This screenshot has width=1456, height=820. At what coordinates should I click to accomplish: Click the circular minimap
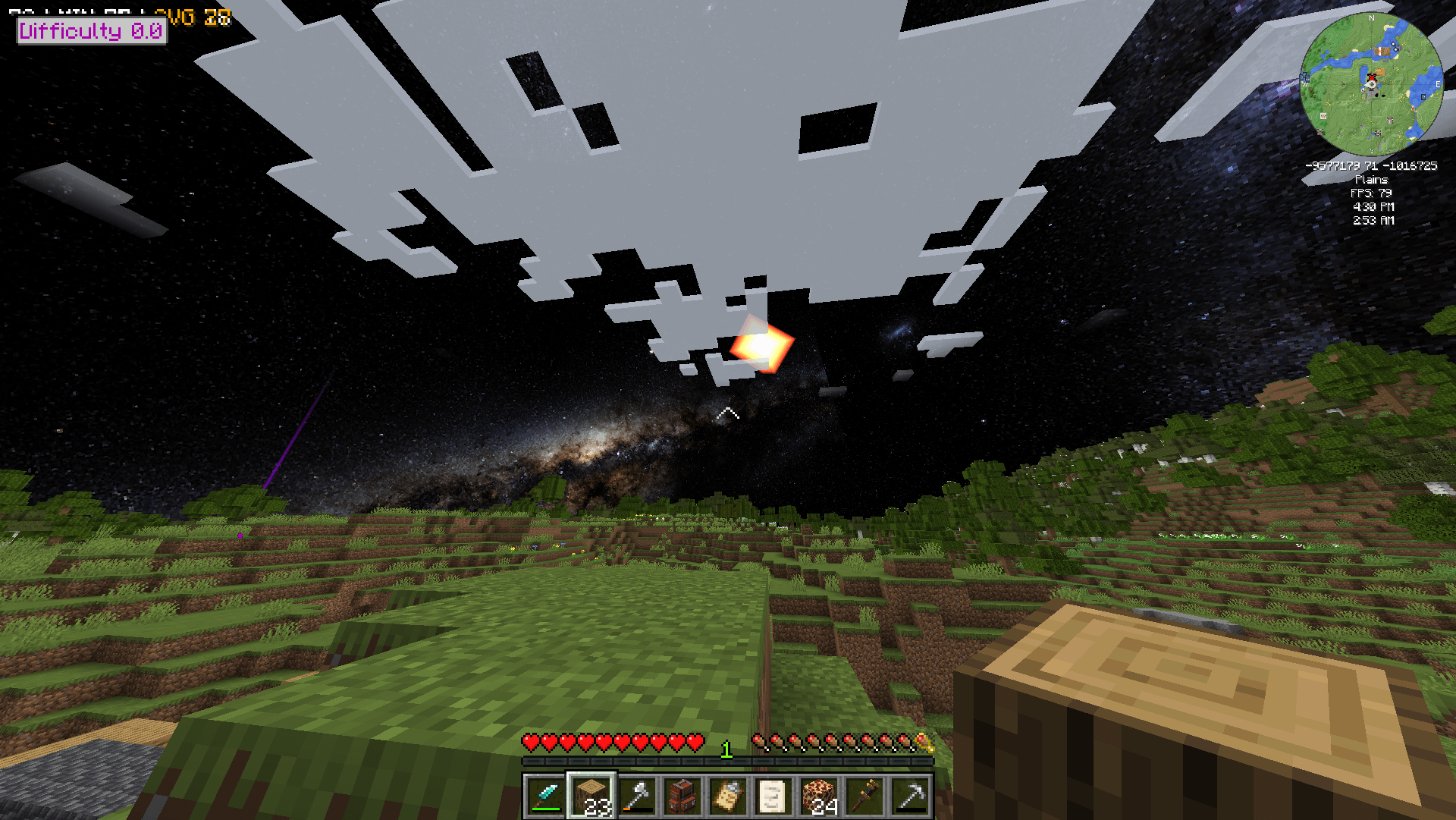tap(1372, 84)
